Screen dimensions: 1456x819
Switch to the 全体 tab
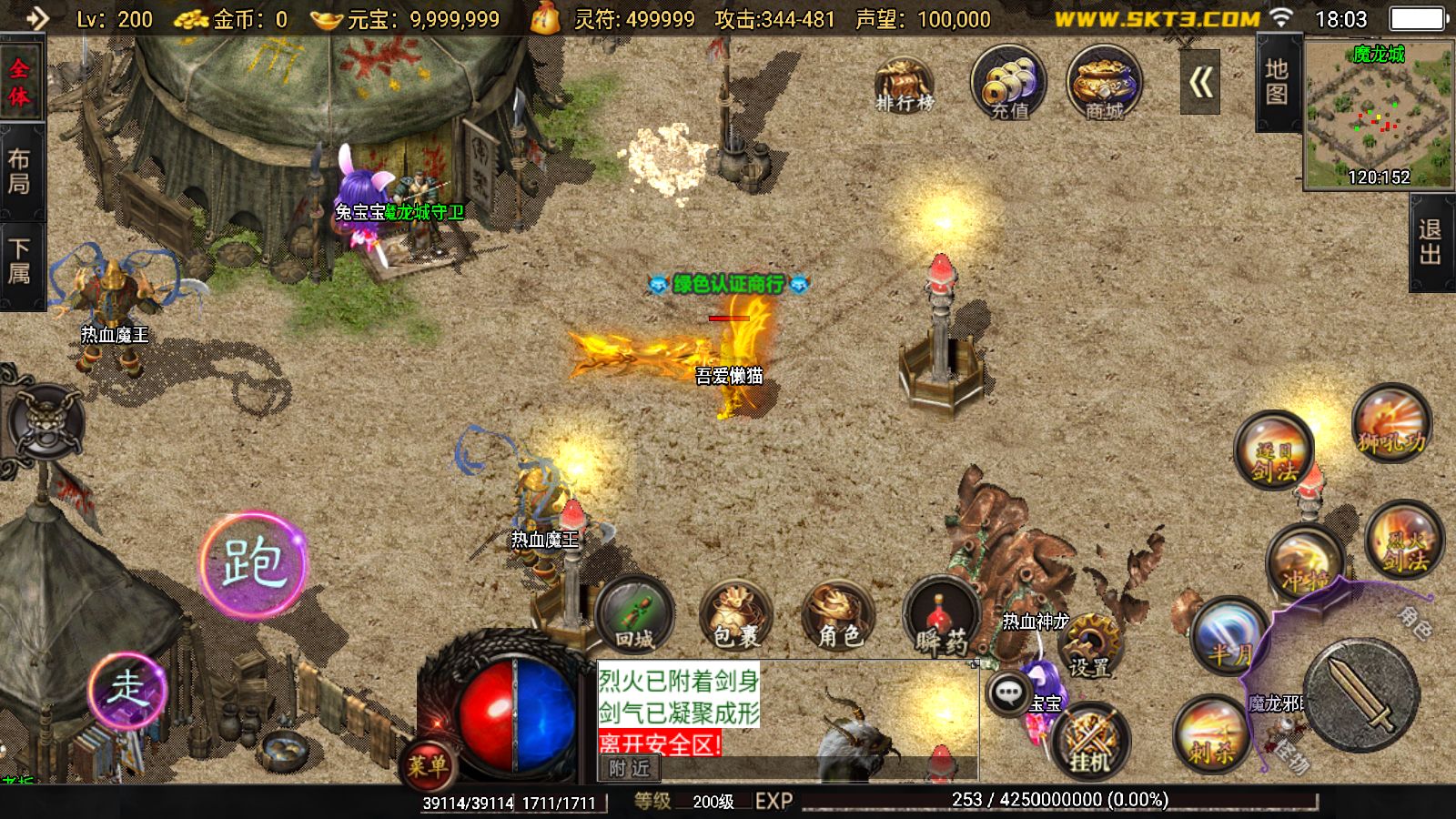point(19,83)
